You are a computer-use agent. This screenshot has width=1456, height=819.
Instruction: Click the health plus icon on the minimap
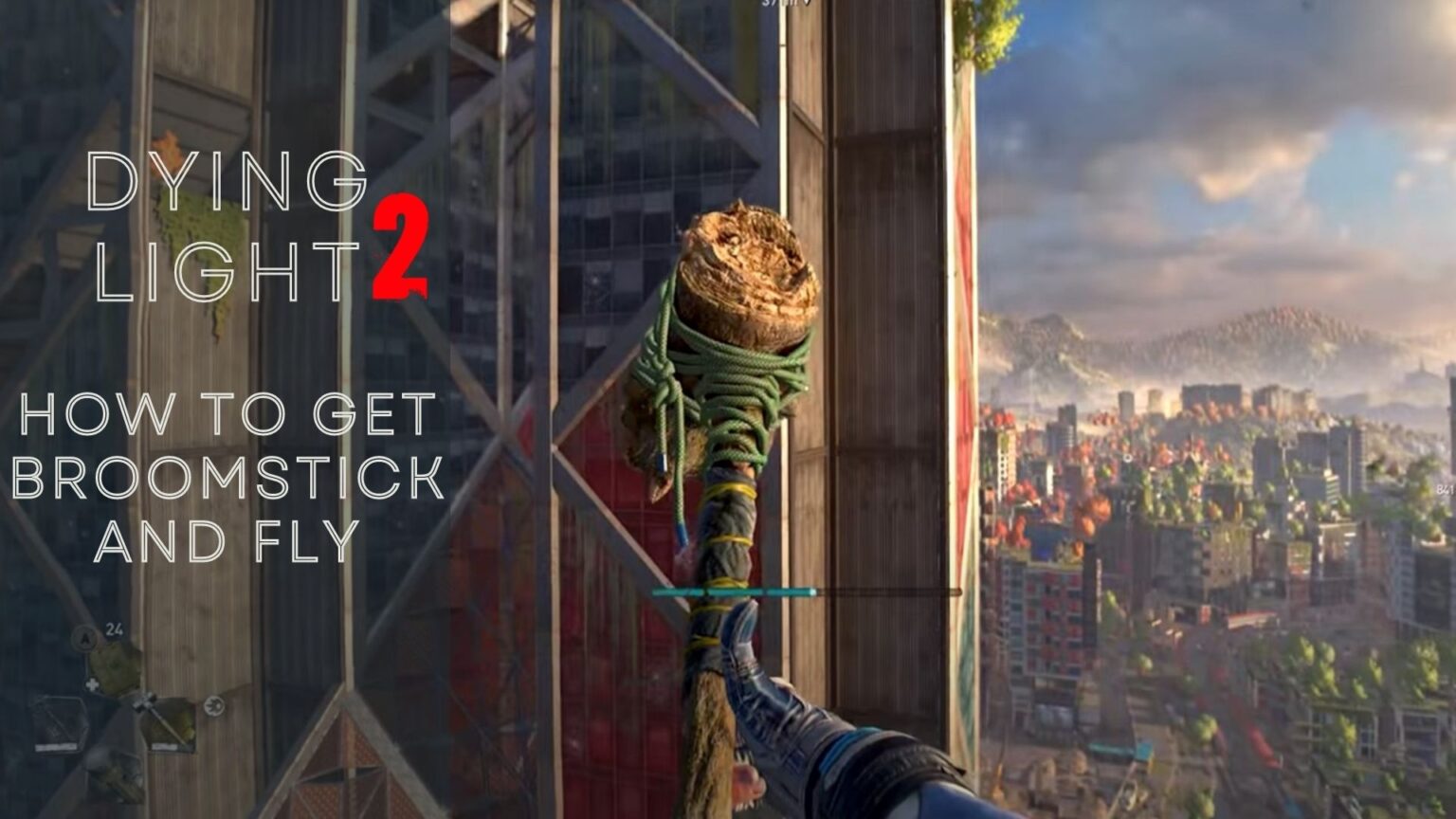[x=93, y=682]
